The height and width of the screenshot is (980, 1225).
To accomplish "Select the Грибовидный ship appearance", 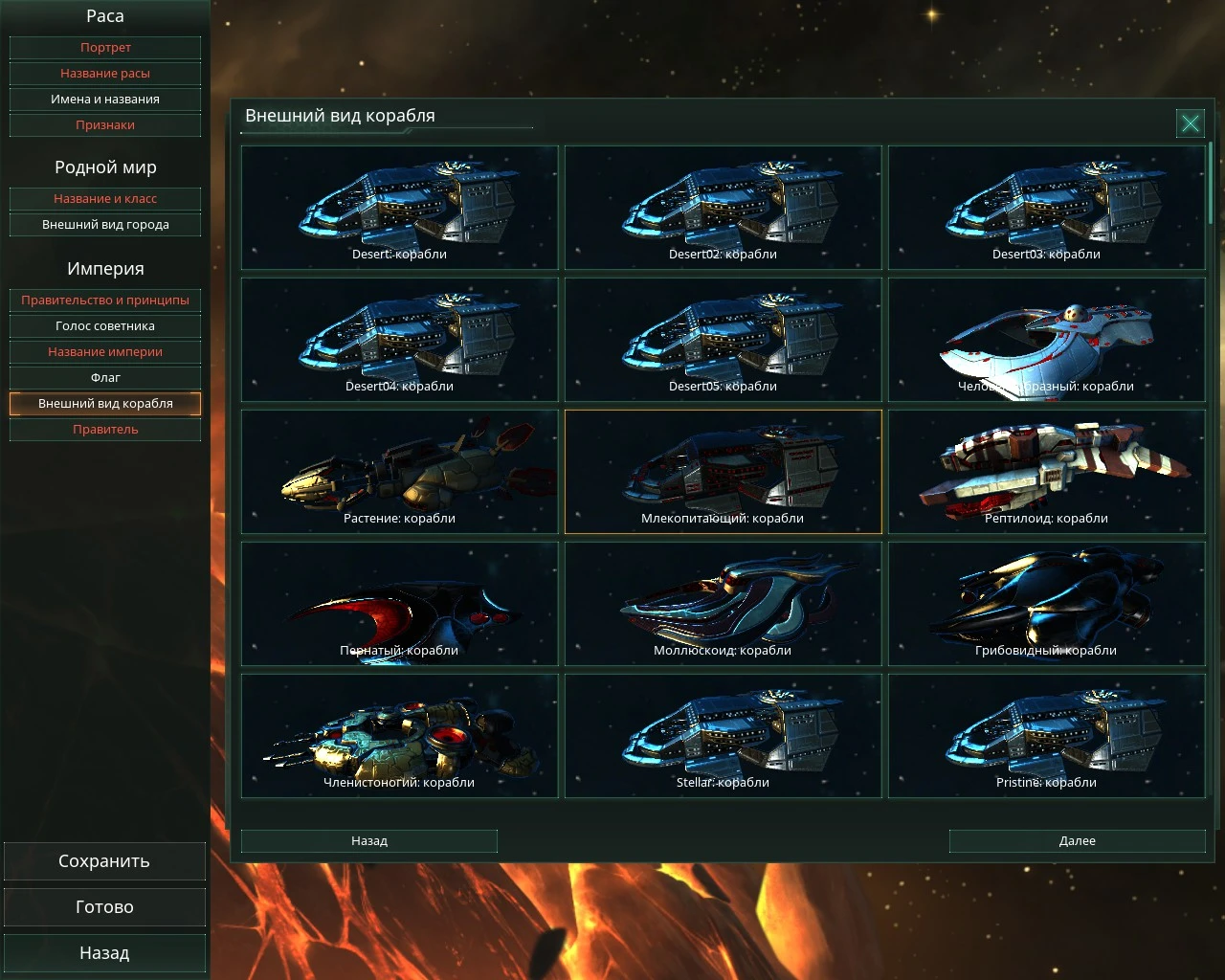I will pyautogui.click(x=1047, y=603).
